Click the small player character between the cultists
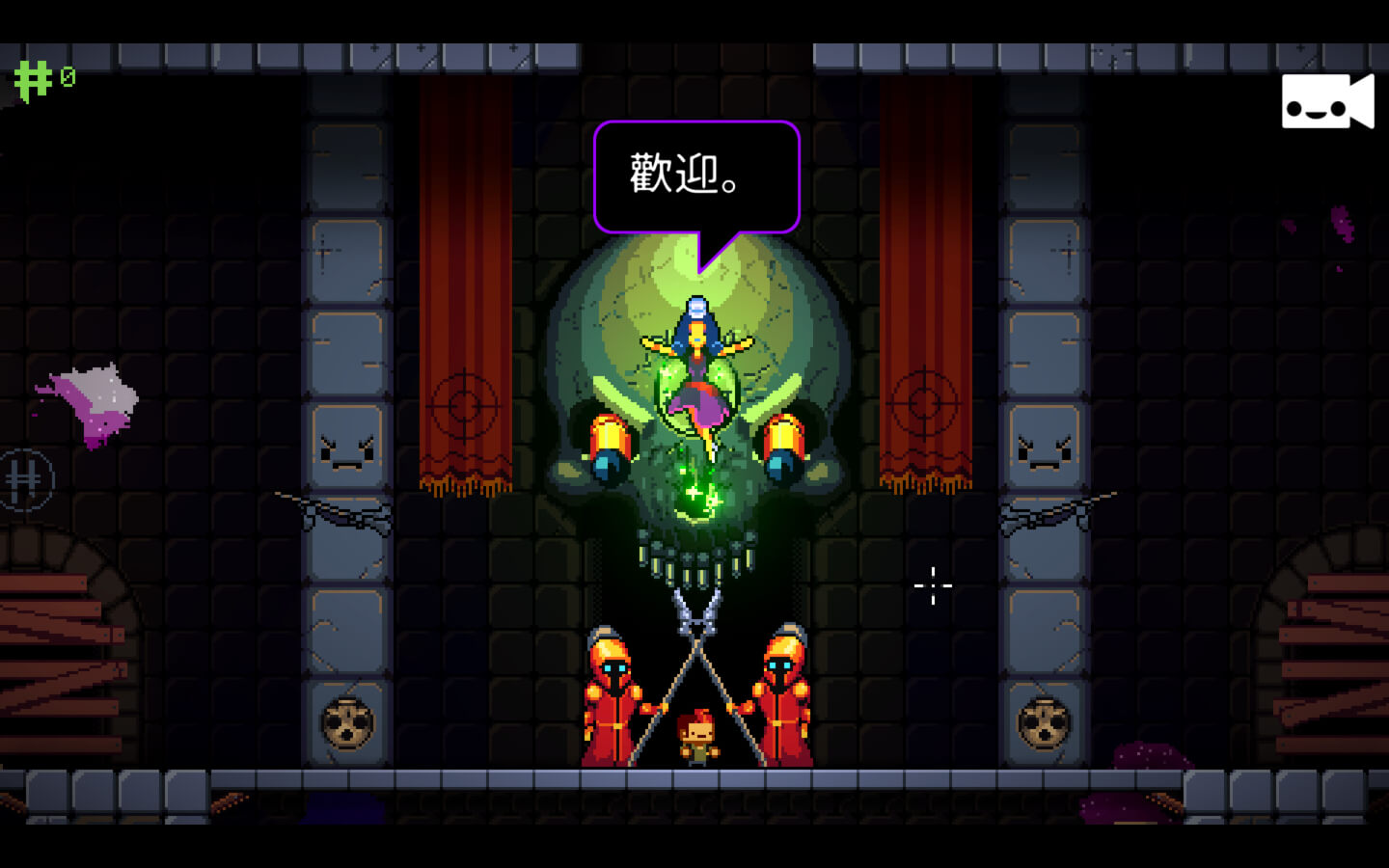1389x868 pixels. (x=697, y=738)
